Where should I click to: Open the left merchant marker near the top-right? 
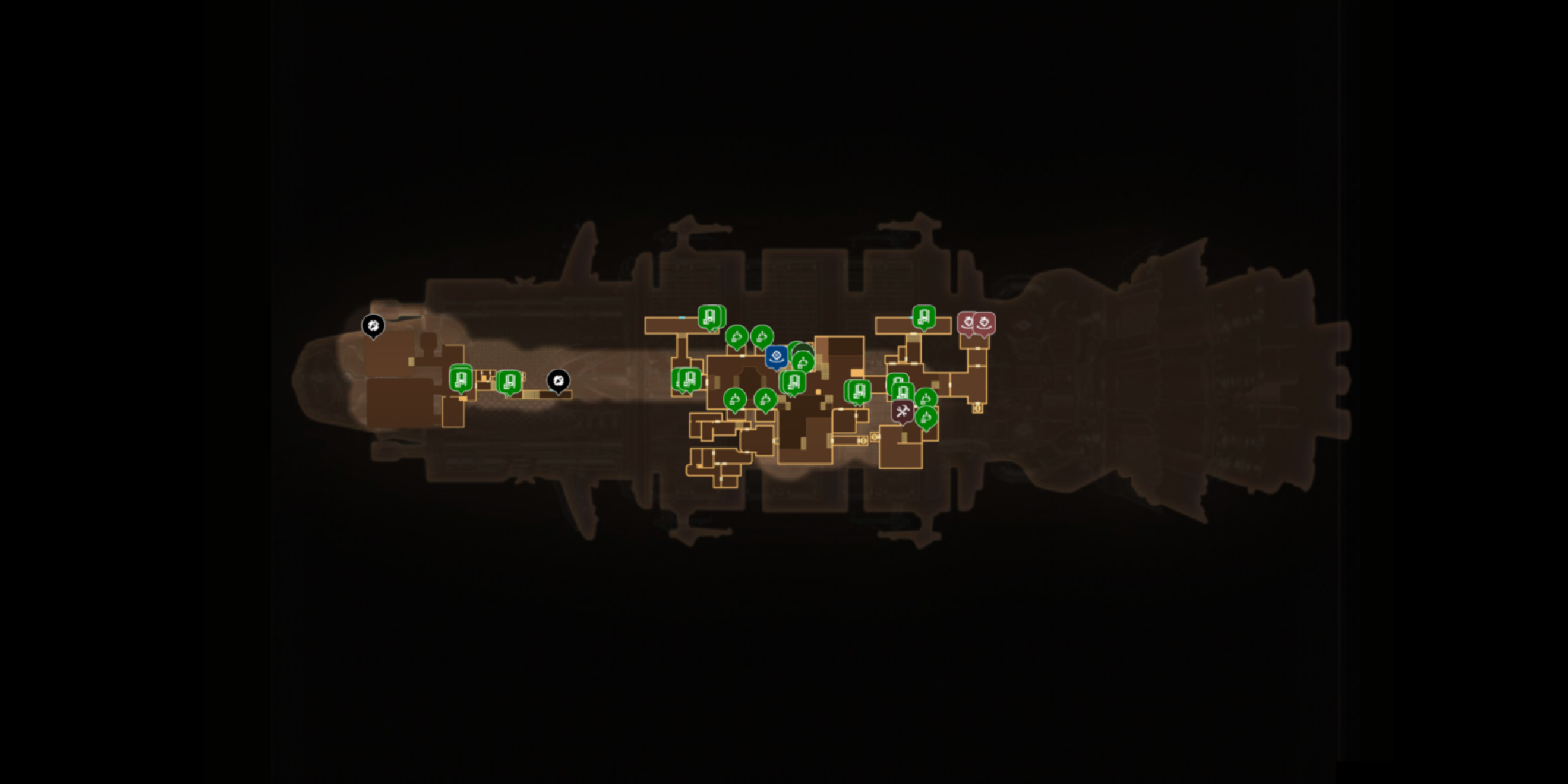(x=969, y=322)
